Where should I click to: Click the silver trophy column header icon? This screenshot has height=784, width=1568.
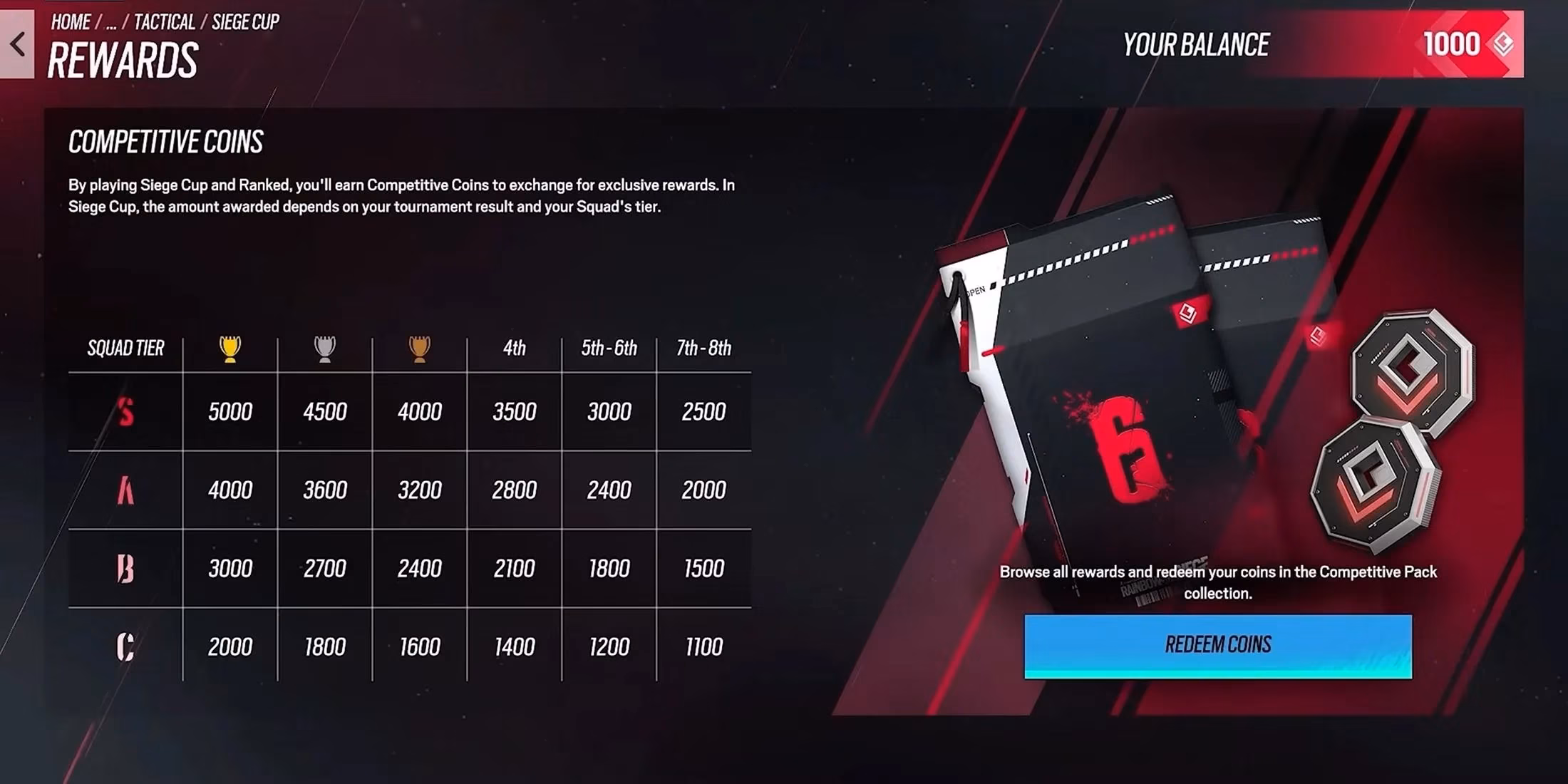(324, 347)
